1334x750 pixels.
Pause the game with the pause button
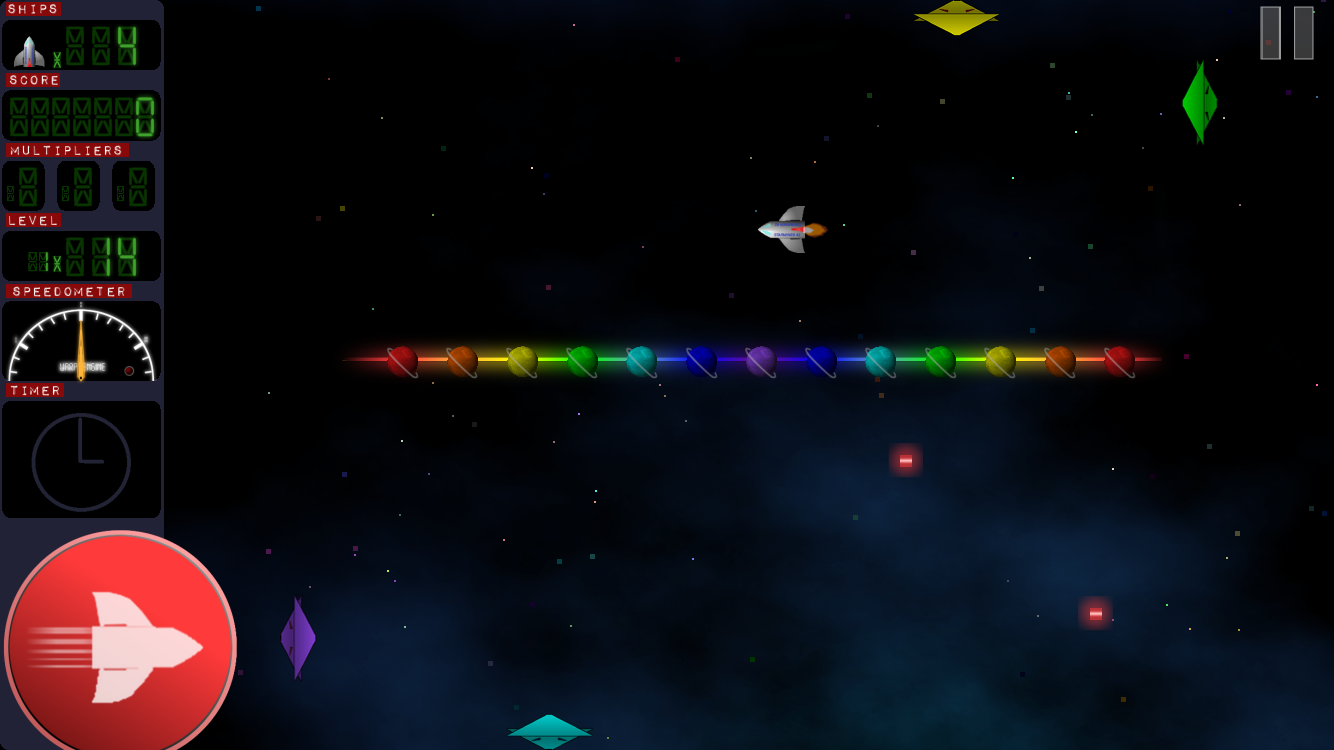click(1286, 33)
